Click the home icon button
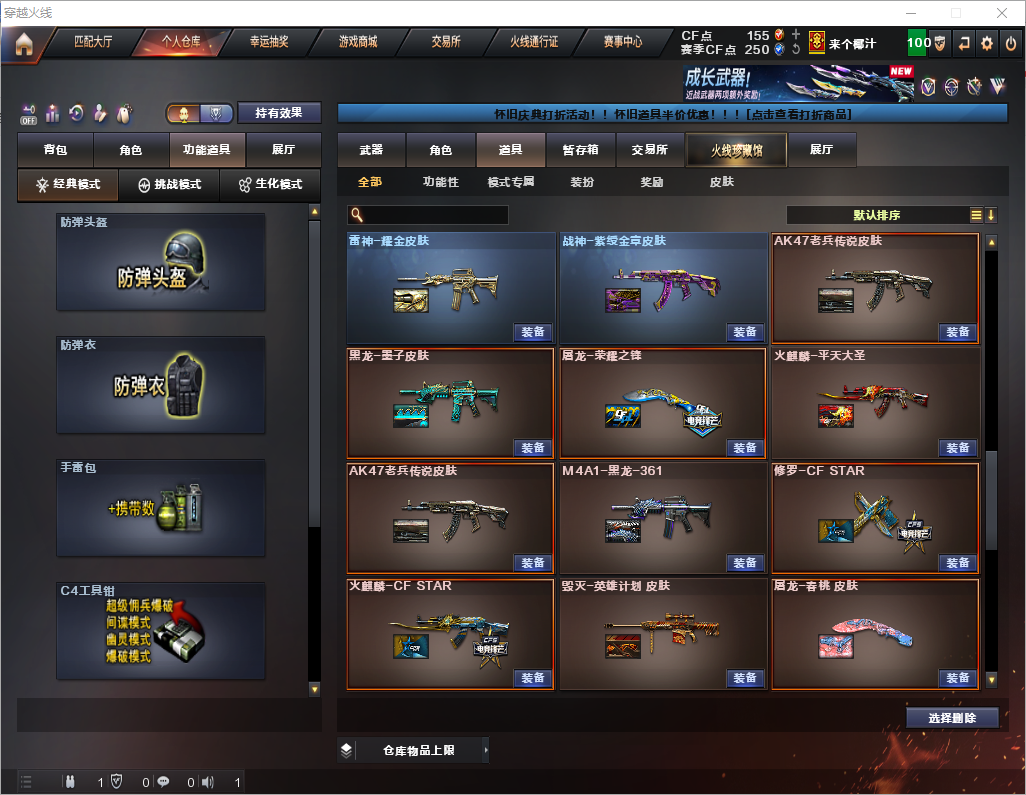1026x795 pixels. 23,44
